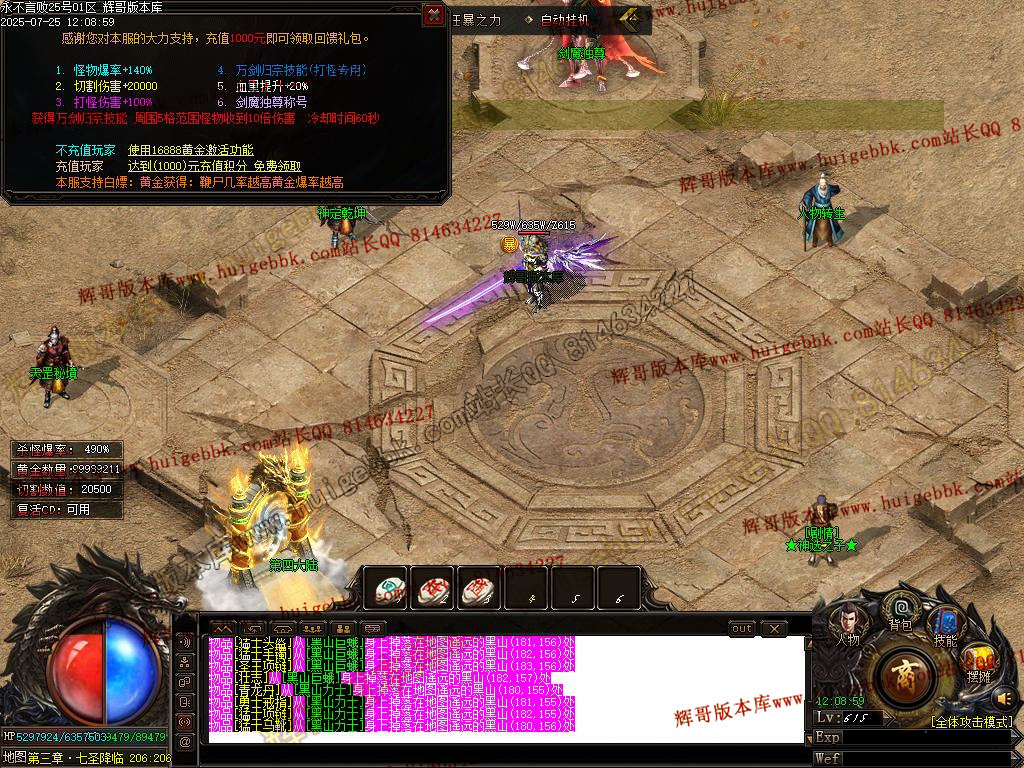Close the chat log window
The image size is (1024, 768).
[773, 628]
